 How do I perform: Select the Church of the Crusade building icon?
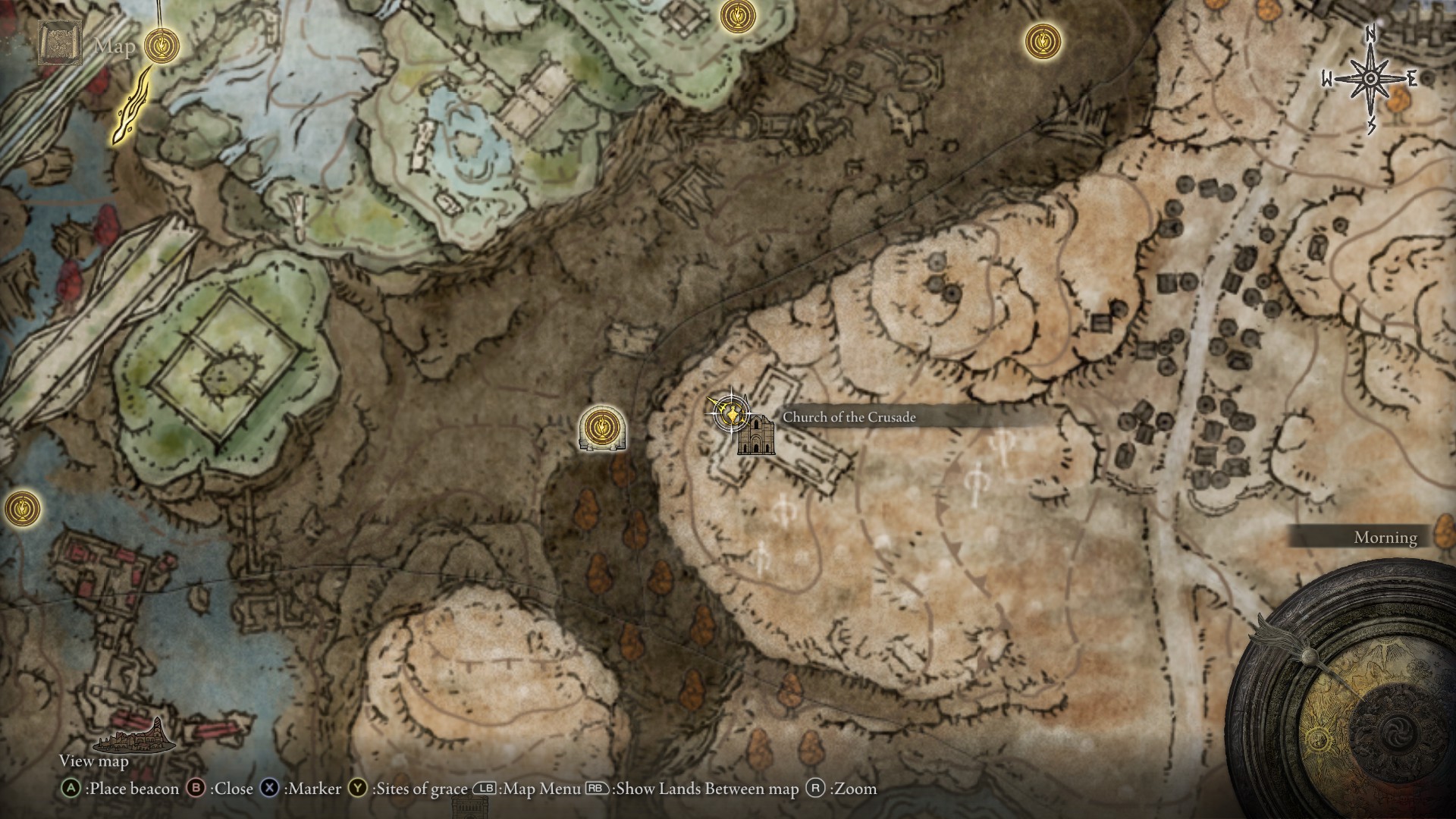[x=756, y=435]
